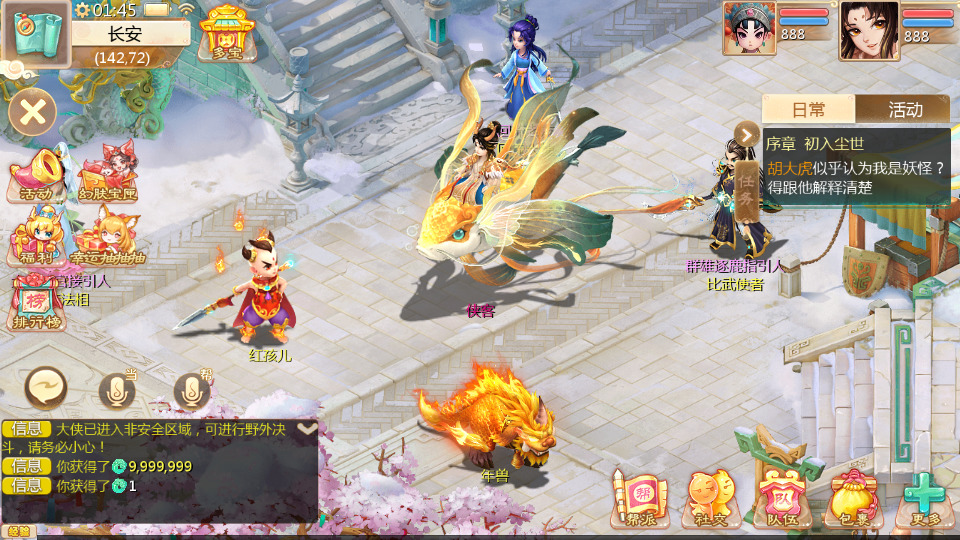Expand the chat log arrow
The image size is (960, 540).
(307, 428)
